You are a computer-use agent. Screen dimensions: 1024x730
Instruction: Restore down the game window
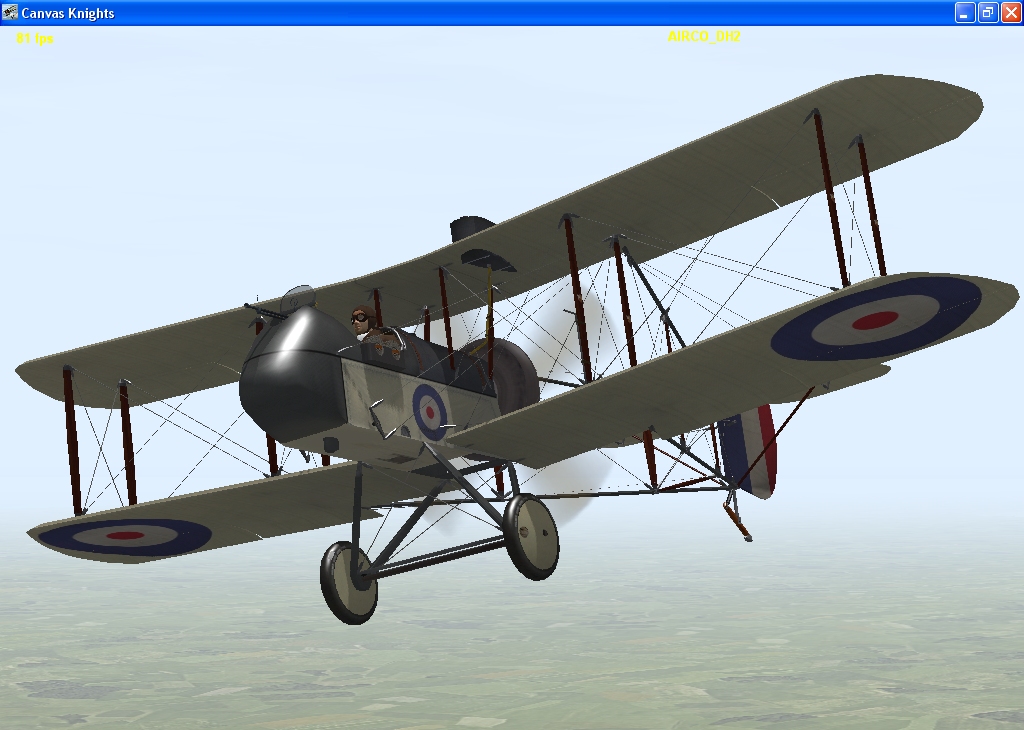[988, 13]
